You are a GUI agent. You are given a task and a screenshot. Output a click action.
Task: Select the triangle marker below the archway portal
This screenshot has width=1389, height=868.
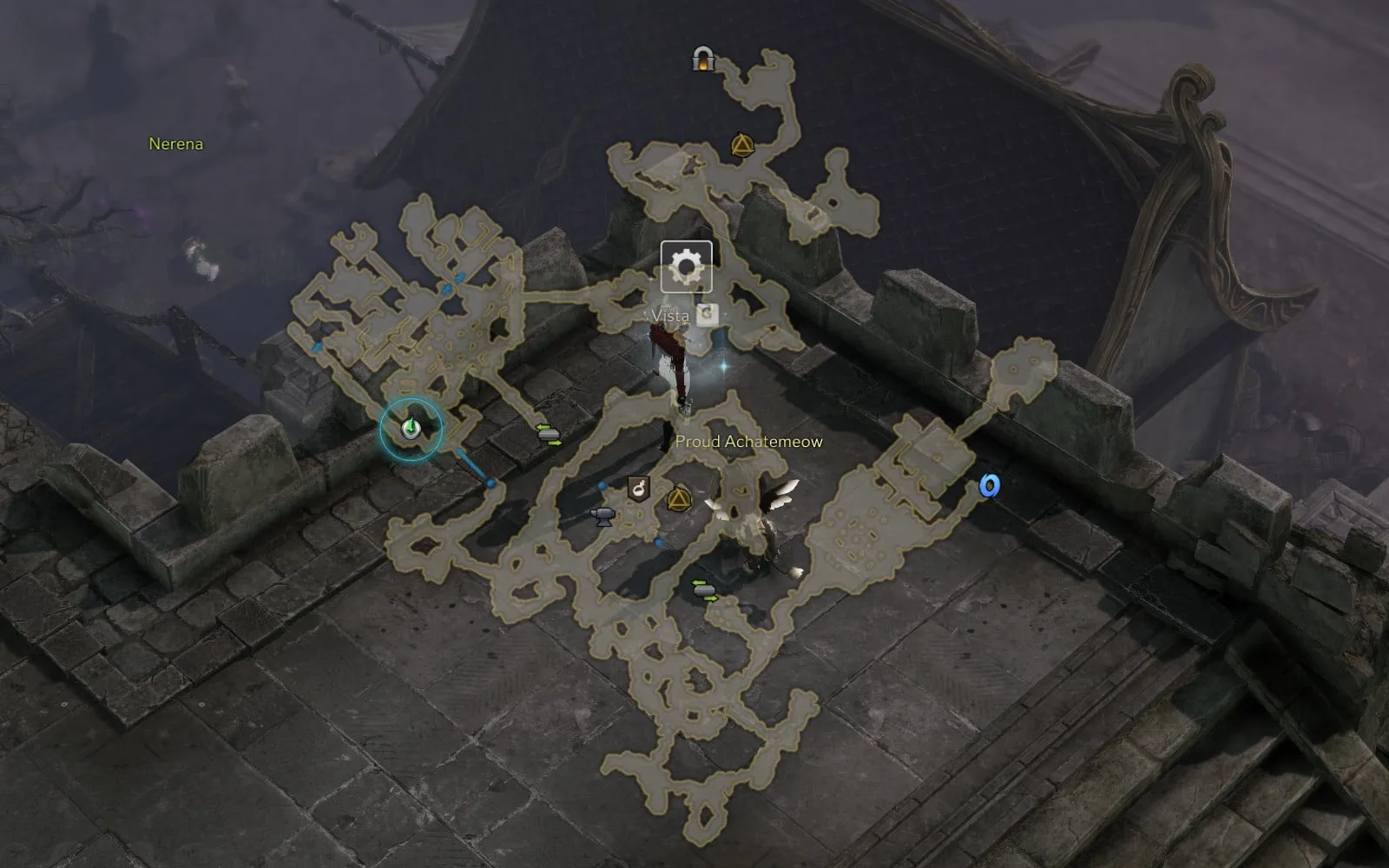741,145
